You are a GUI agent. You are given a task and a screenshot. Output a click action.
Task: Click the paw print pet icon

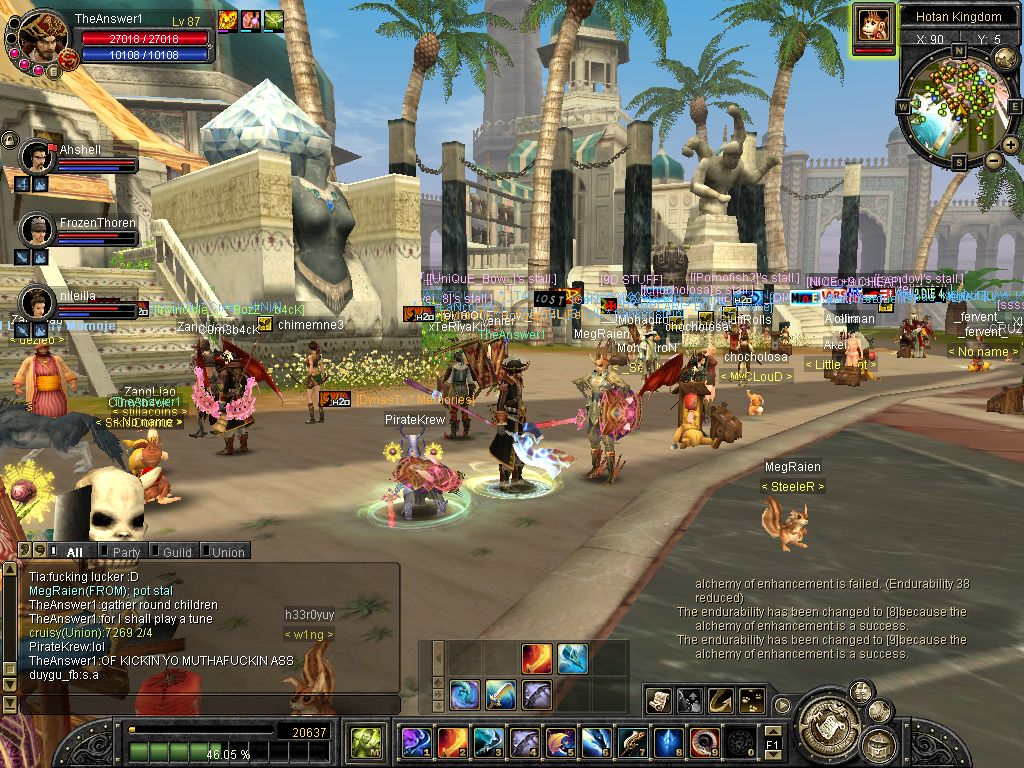pyautogui.click(x=750, y=701)
